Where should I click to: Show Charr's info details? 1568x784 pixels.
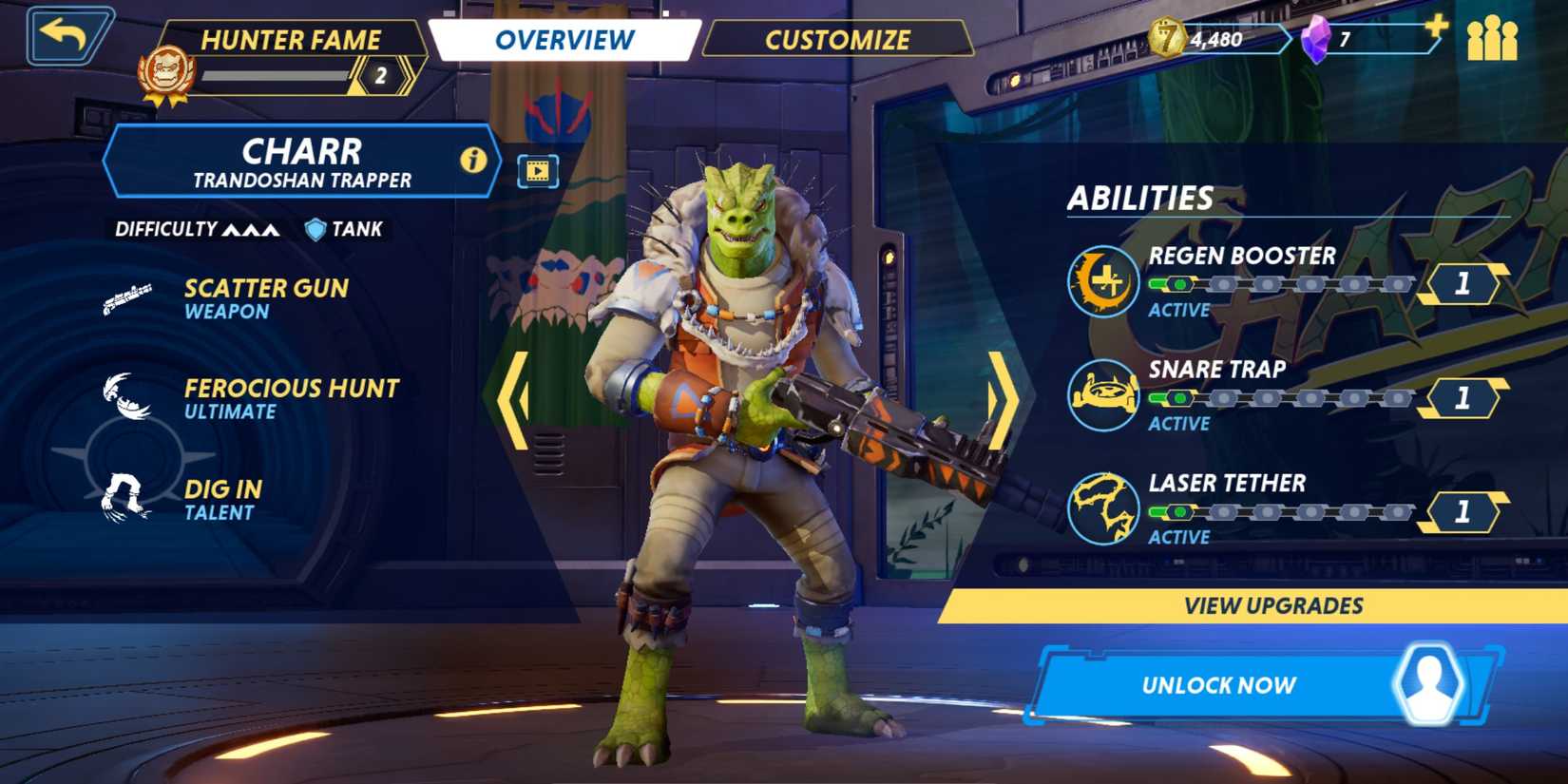tap(473, 161)
